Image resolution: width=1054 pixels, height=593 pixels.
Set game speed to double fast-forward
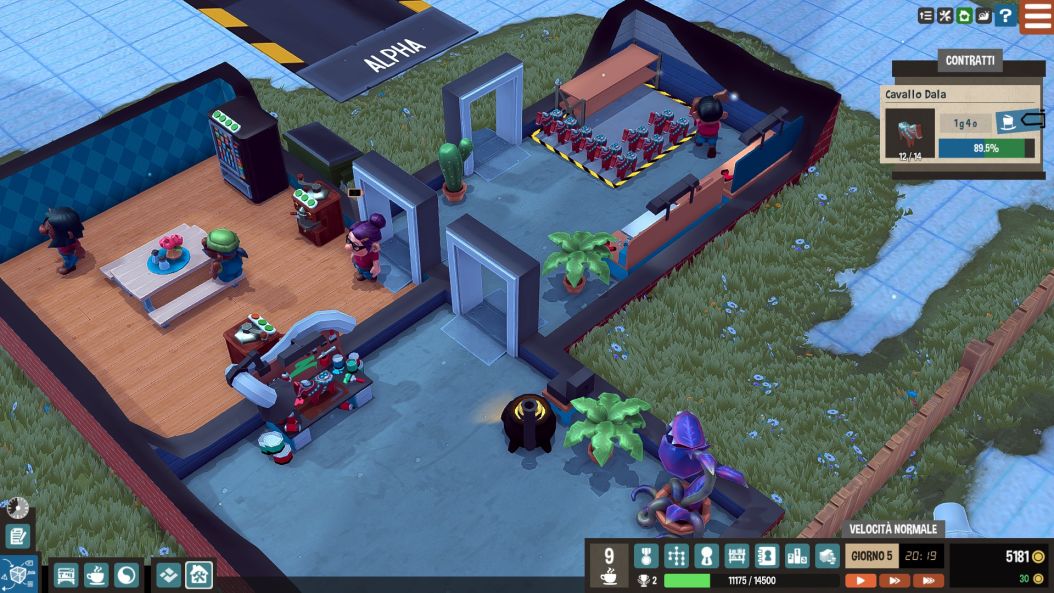pos(894,580)
